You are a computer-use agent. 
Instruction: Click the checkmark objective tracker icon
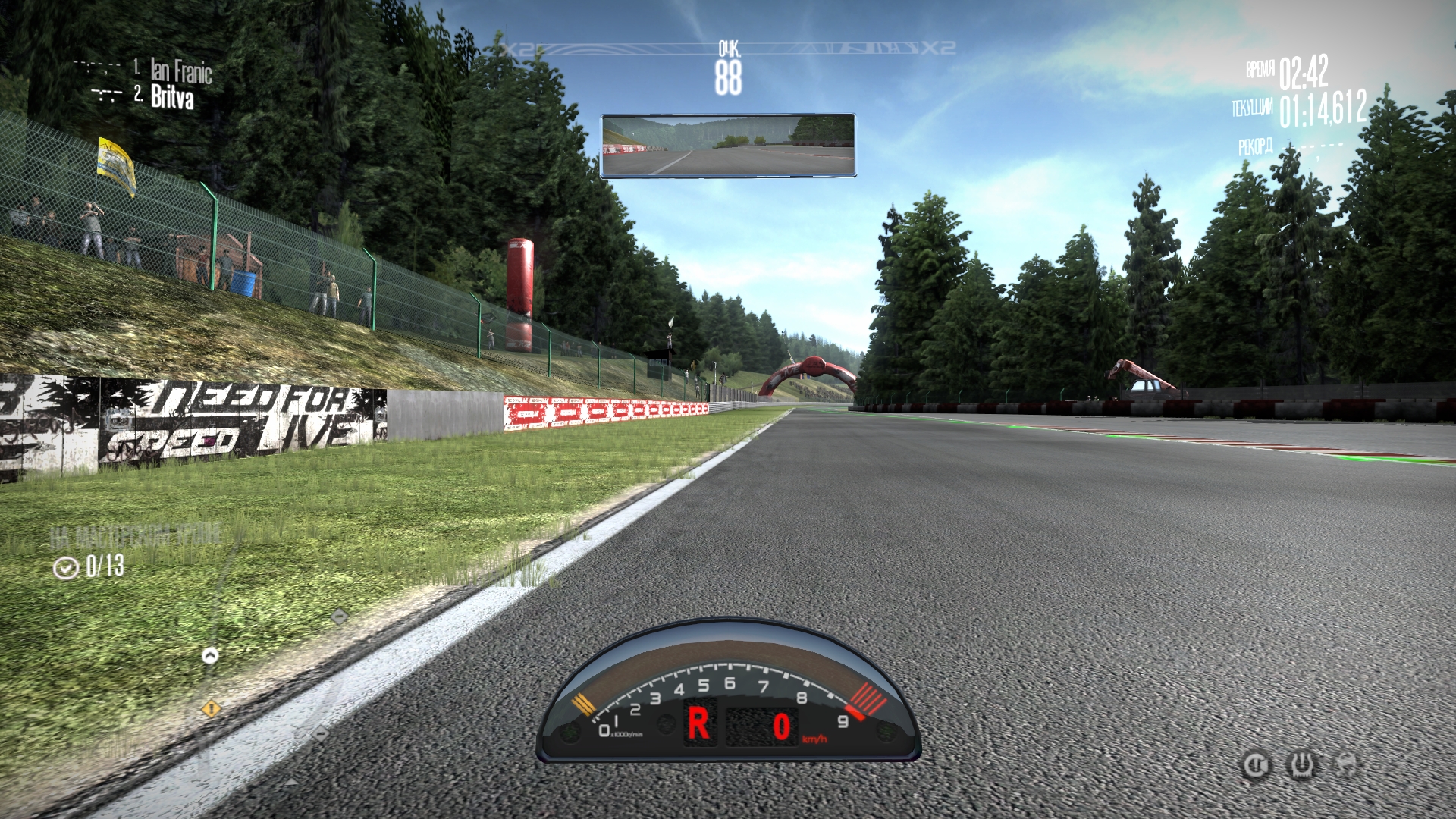pos(66,567)
